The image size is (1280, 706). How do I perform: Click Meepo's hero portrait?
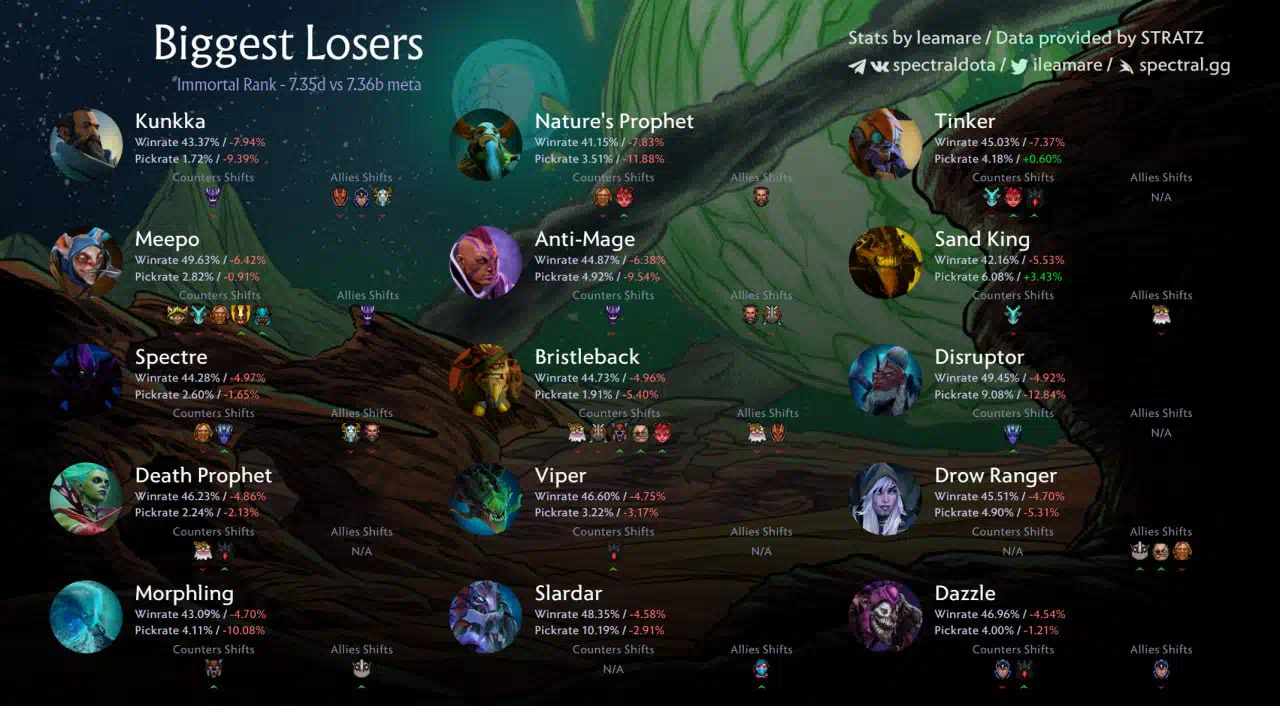86,263
